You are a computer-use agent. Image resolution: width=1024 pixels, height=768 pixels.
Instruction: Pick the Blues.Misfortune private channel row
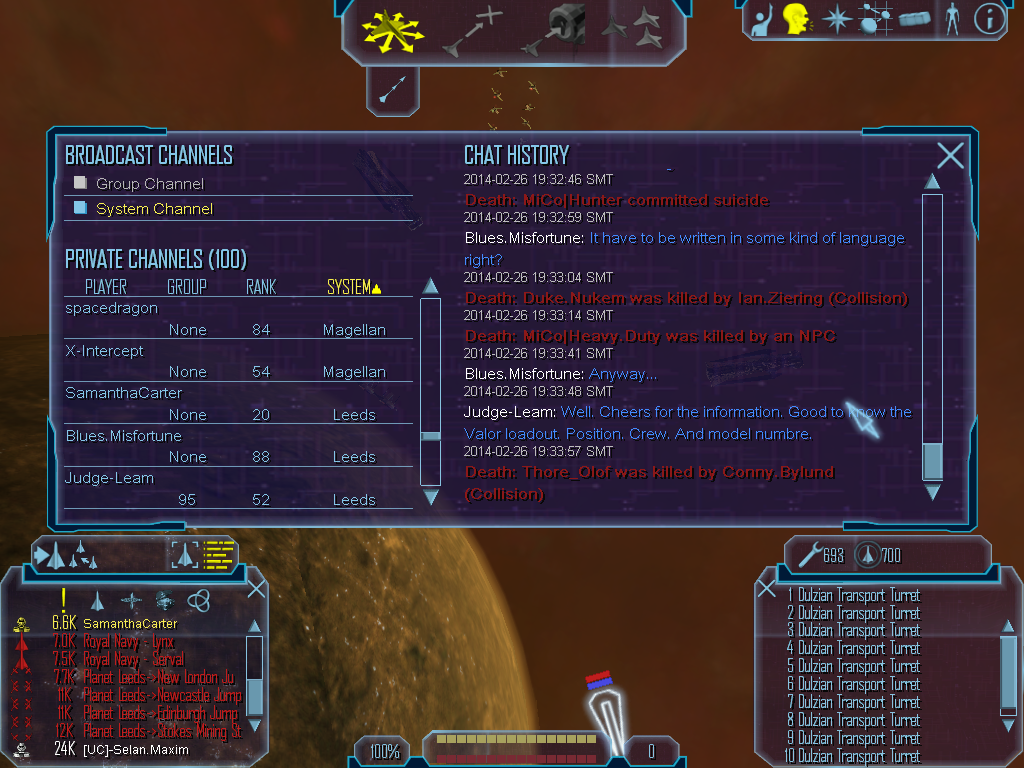[x=124, y=436]
